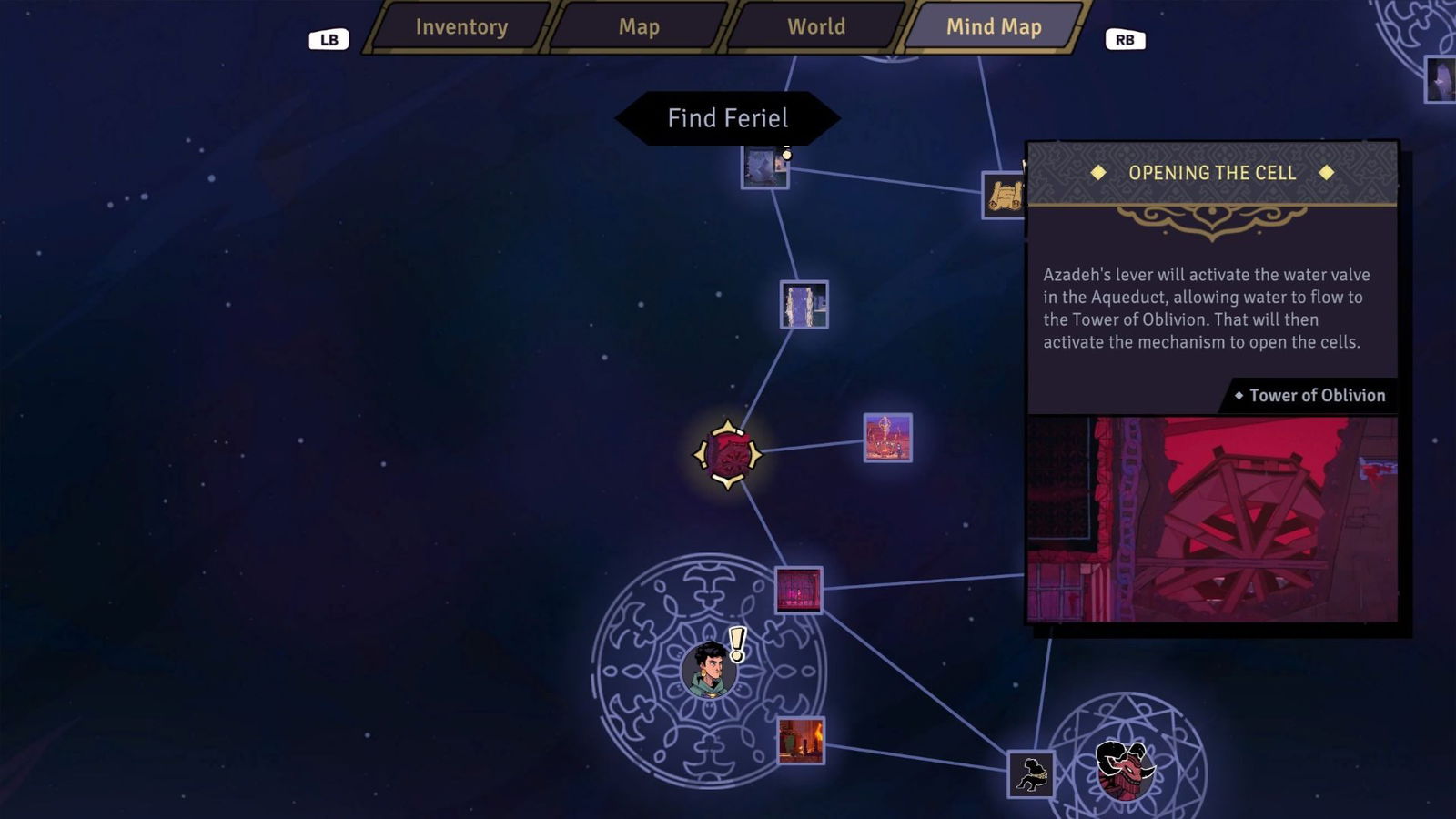Viewport: 1456px width, 819px height.
Task: Select the white pillars memory node
Action: pos(804,304)
